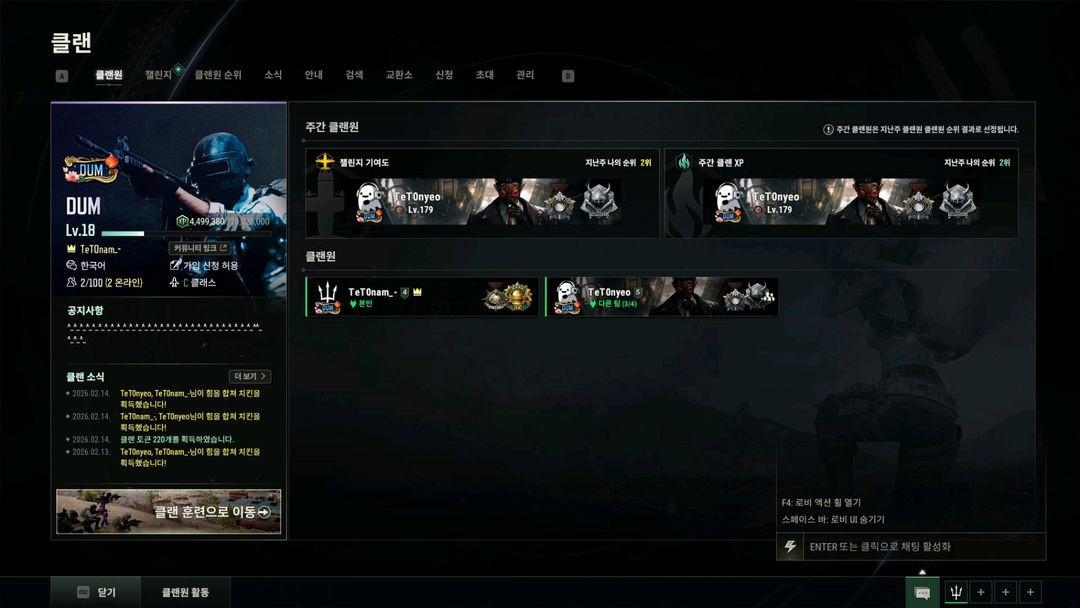This screenshot has height=608, width=1080.
Task: Expand clan news with 더 보기
Action: point(250,377)
